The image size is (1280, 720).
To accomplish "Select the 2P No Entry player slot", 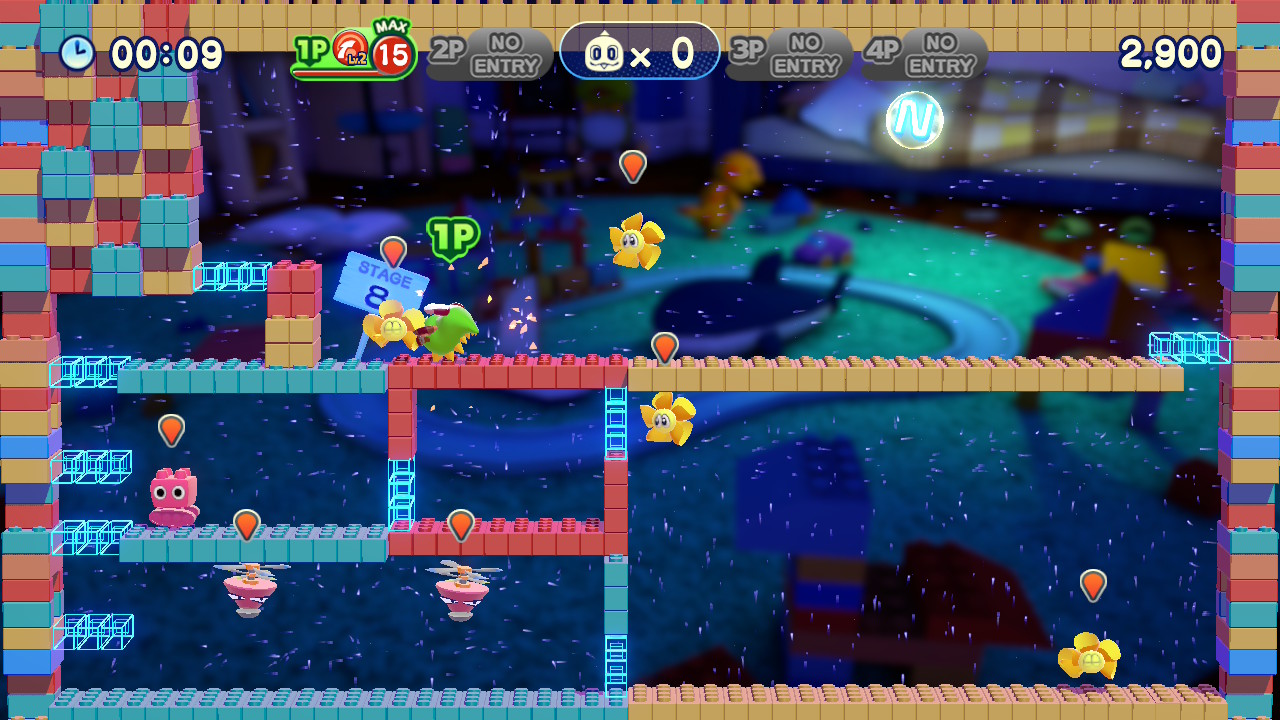I will [x=490, y=54].
